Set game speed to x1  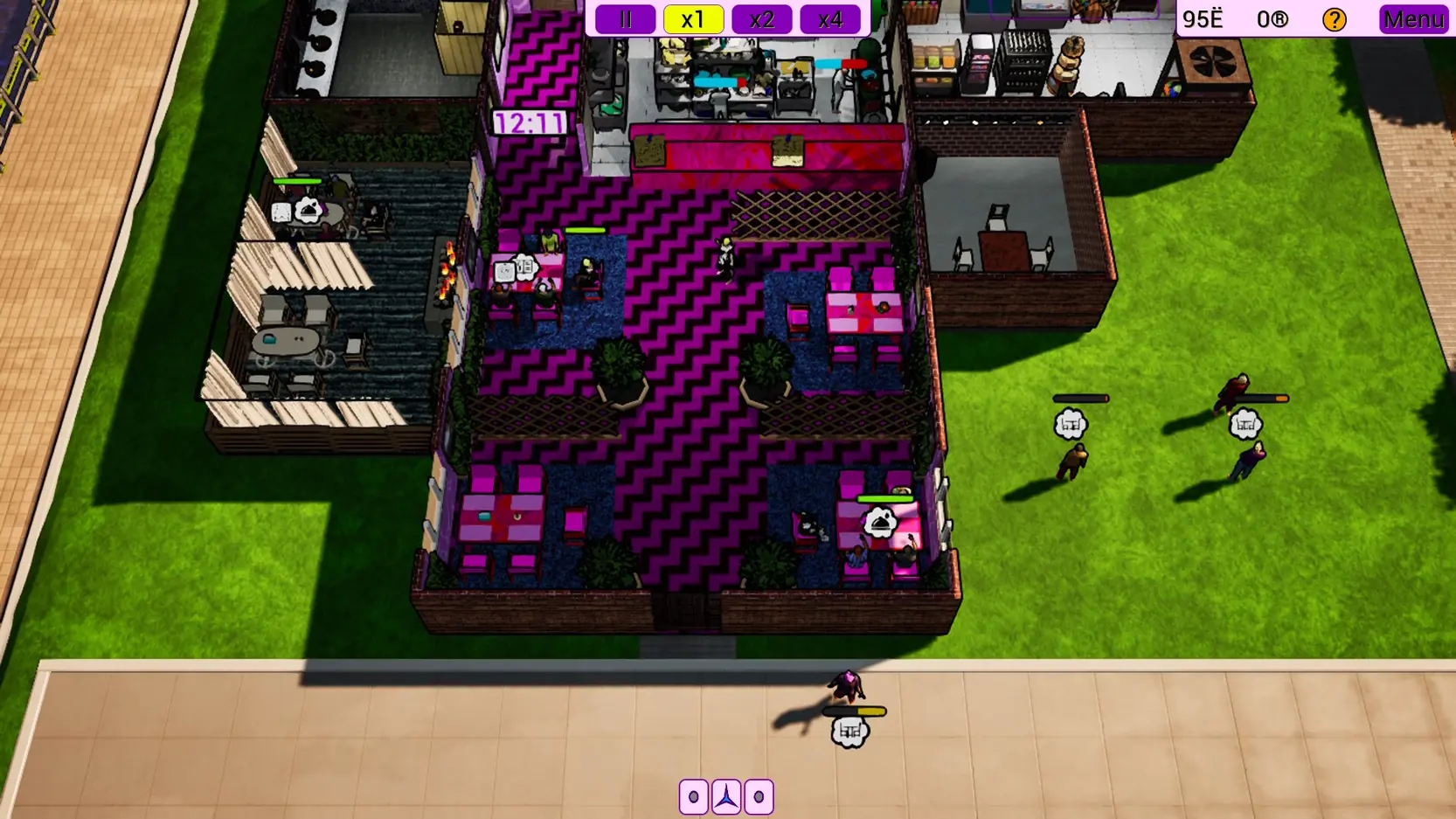(693, 19)
